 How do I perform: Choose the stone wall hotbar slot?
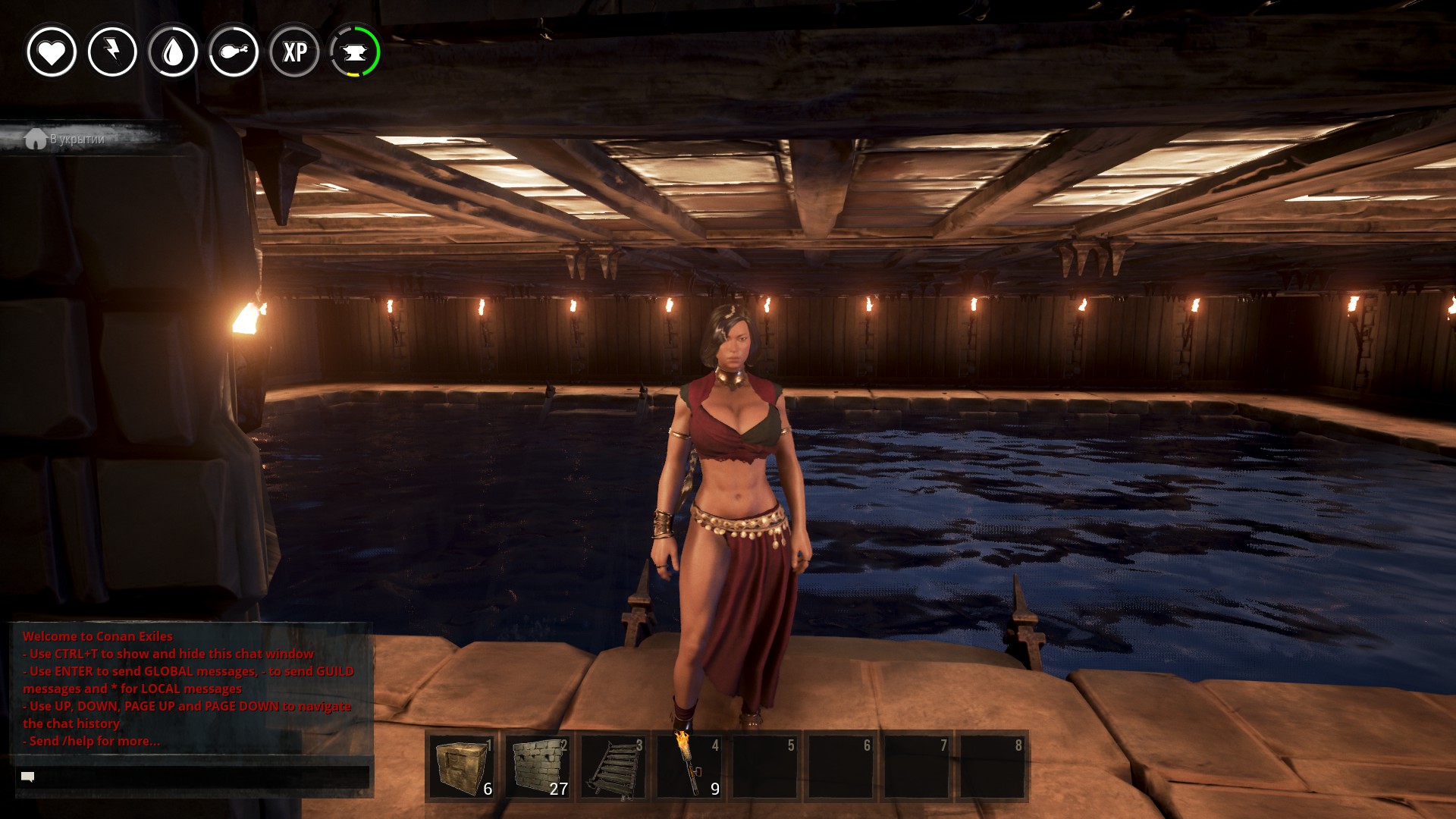(538, 767)
